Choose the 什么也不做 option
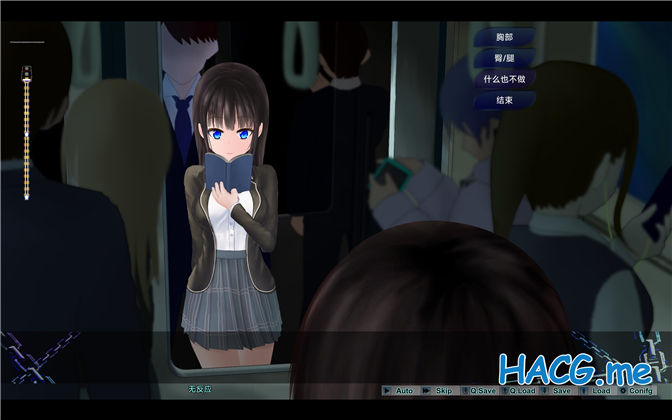 point(503,79)
